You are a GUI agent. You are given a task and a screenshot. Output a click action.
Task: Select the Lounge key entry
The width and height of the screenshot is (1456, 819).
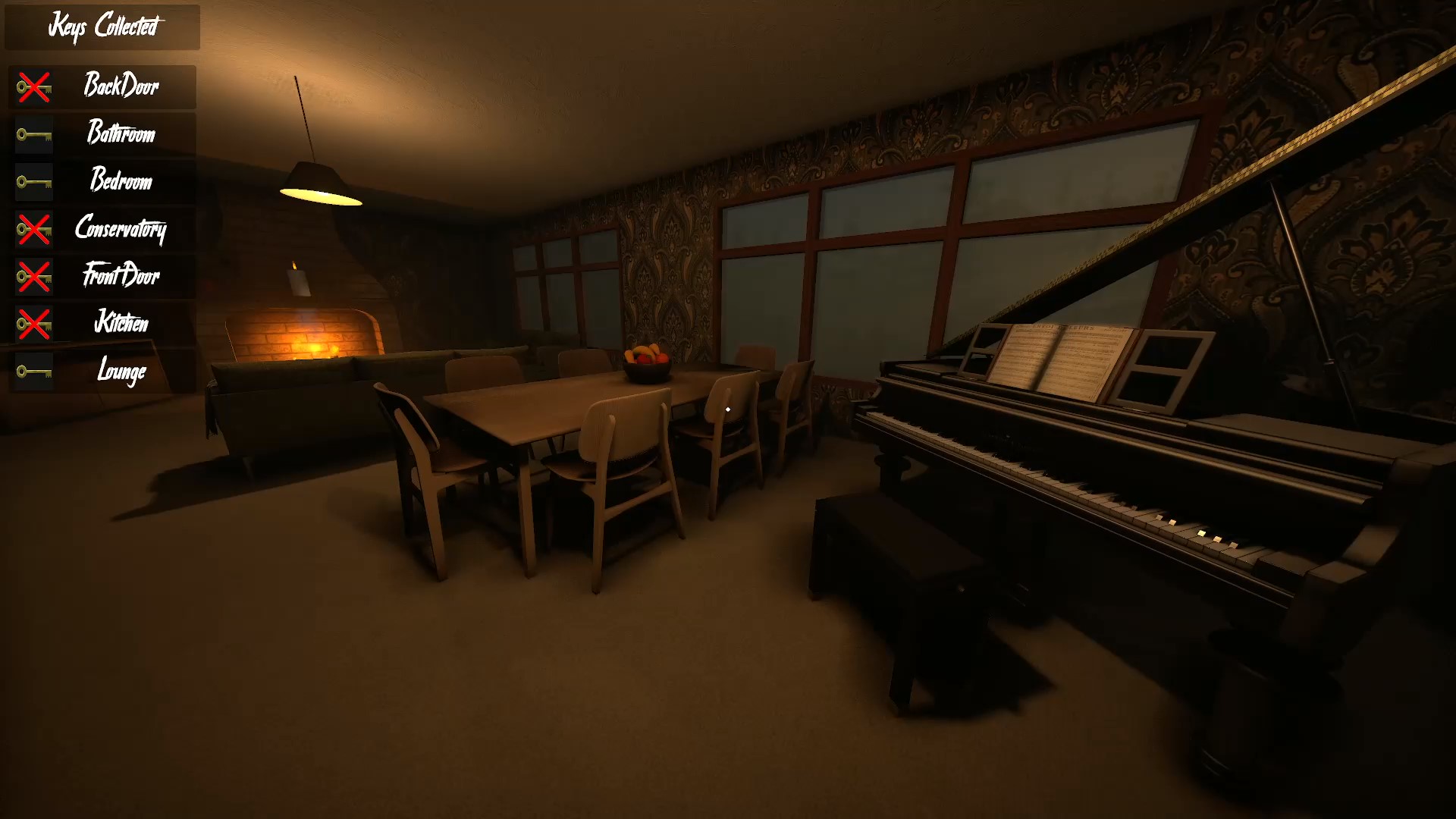coord(103,371)
